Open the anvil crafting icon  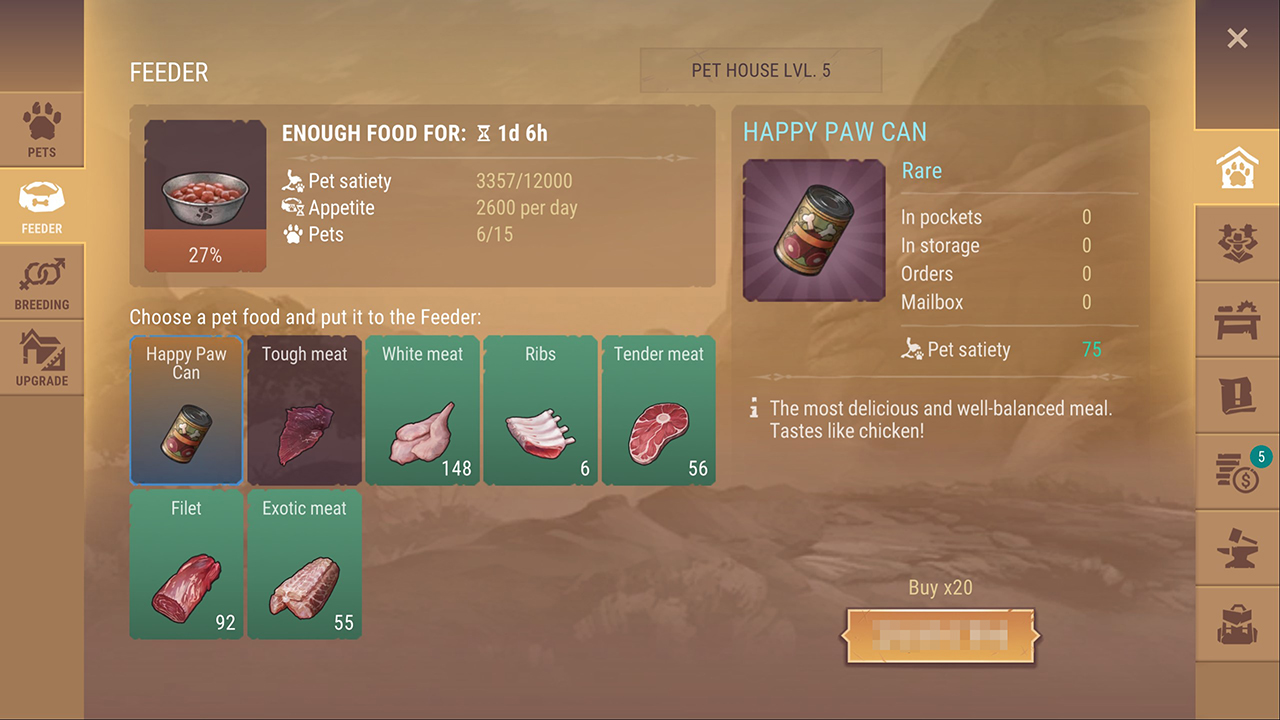(1237, 548)
